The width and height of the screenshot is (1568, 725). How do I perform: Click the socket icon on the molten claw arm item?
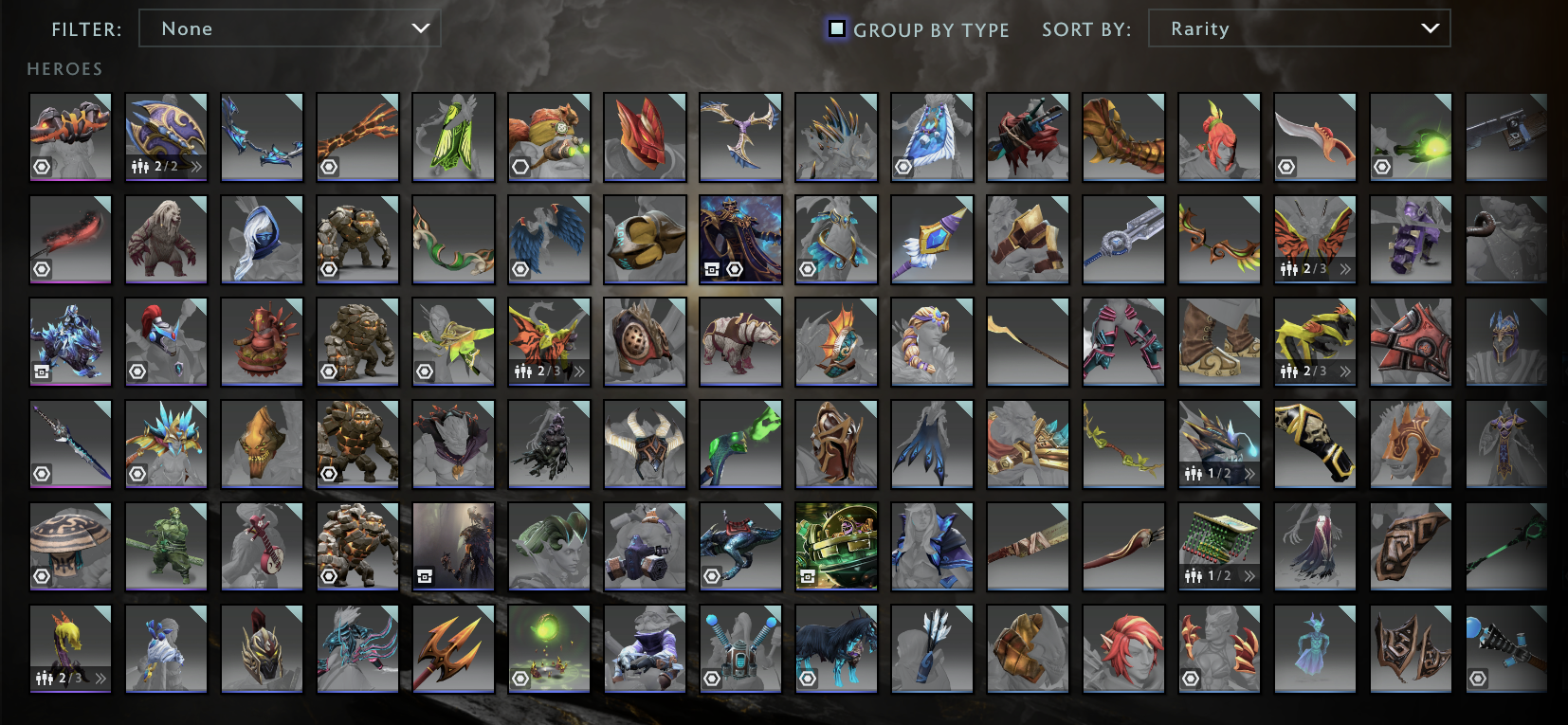coord(329,166)
